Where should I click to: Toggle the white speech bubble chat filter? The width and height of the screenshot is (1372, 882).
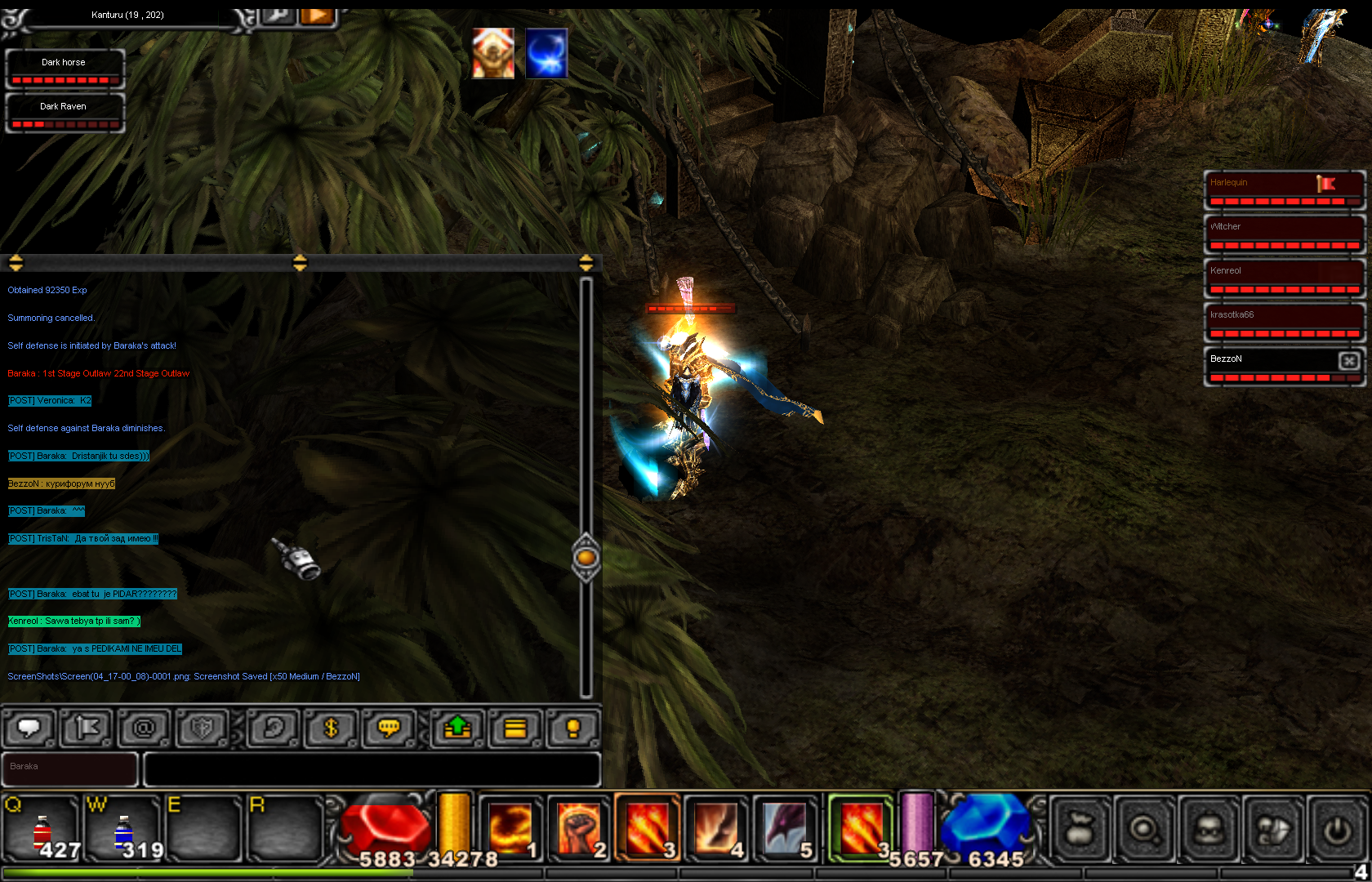point(29,727)
